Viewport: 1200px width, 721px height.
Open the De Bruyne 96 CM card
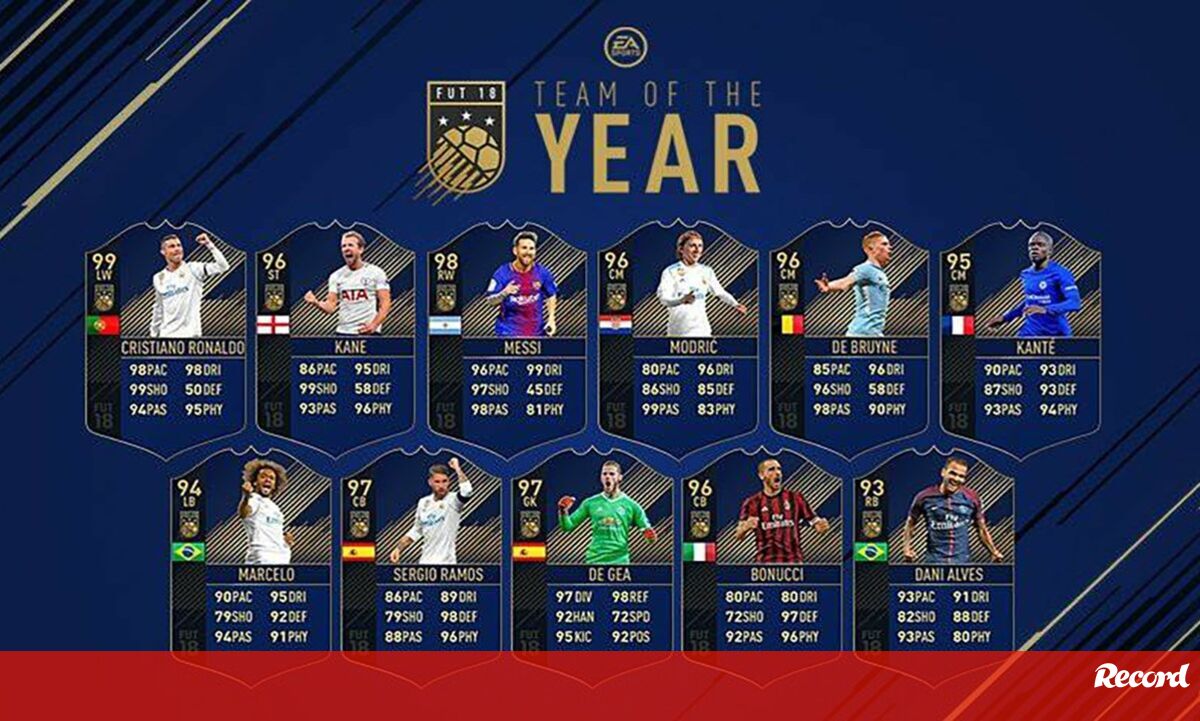(850, 335)
